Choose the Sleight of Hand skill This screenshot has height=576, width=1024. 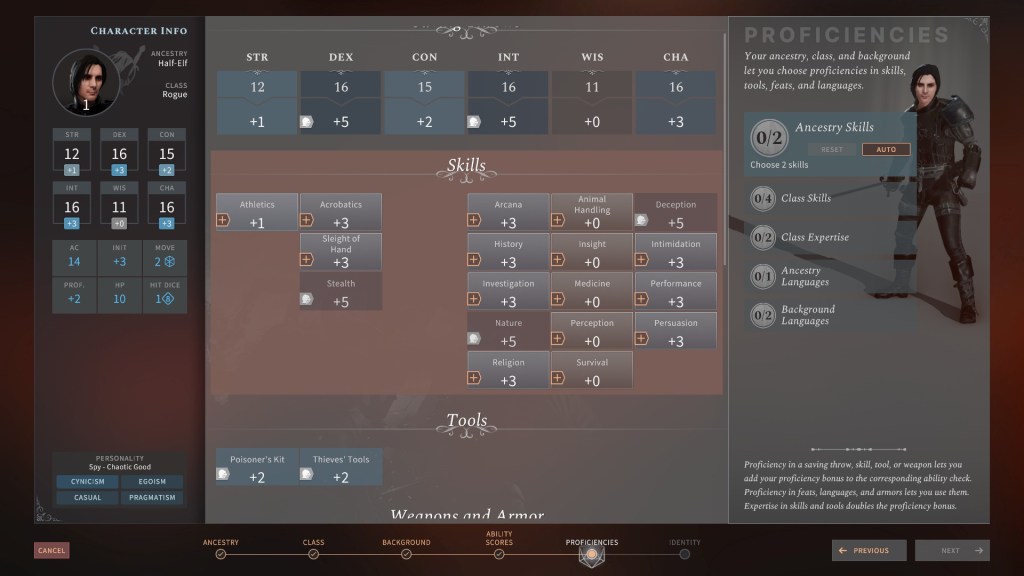point(341,252)
